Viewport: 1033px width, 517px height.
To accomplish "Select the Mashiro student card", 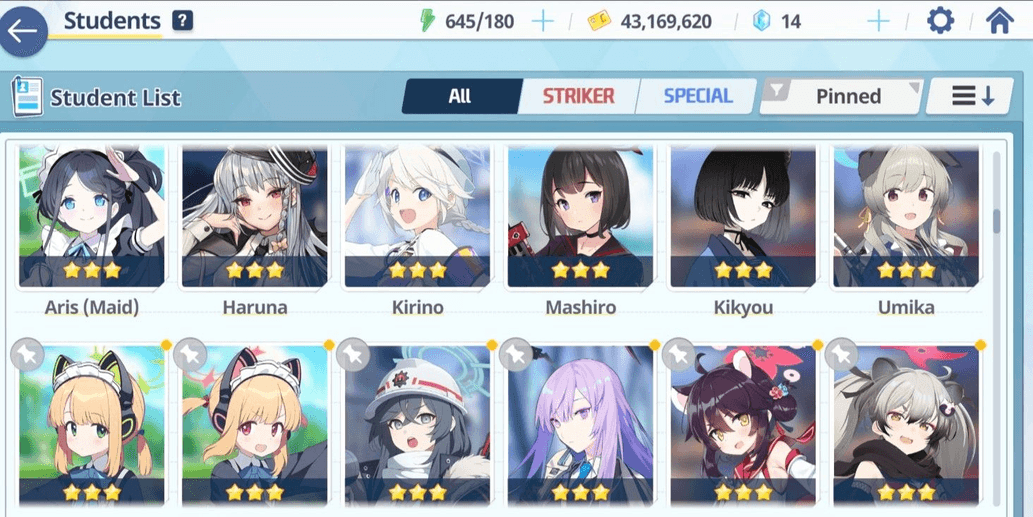I will [580, 218].
